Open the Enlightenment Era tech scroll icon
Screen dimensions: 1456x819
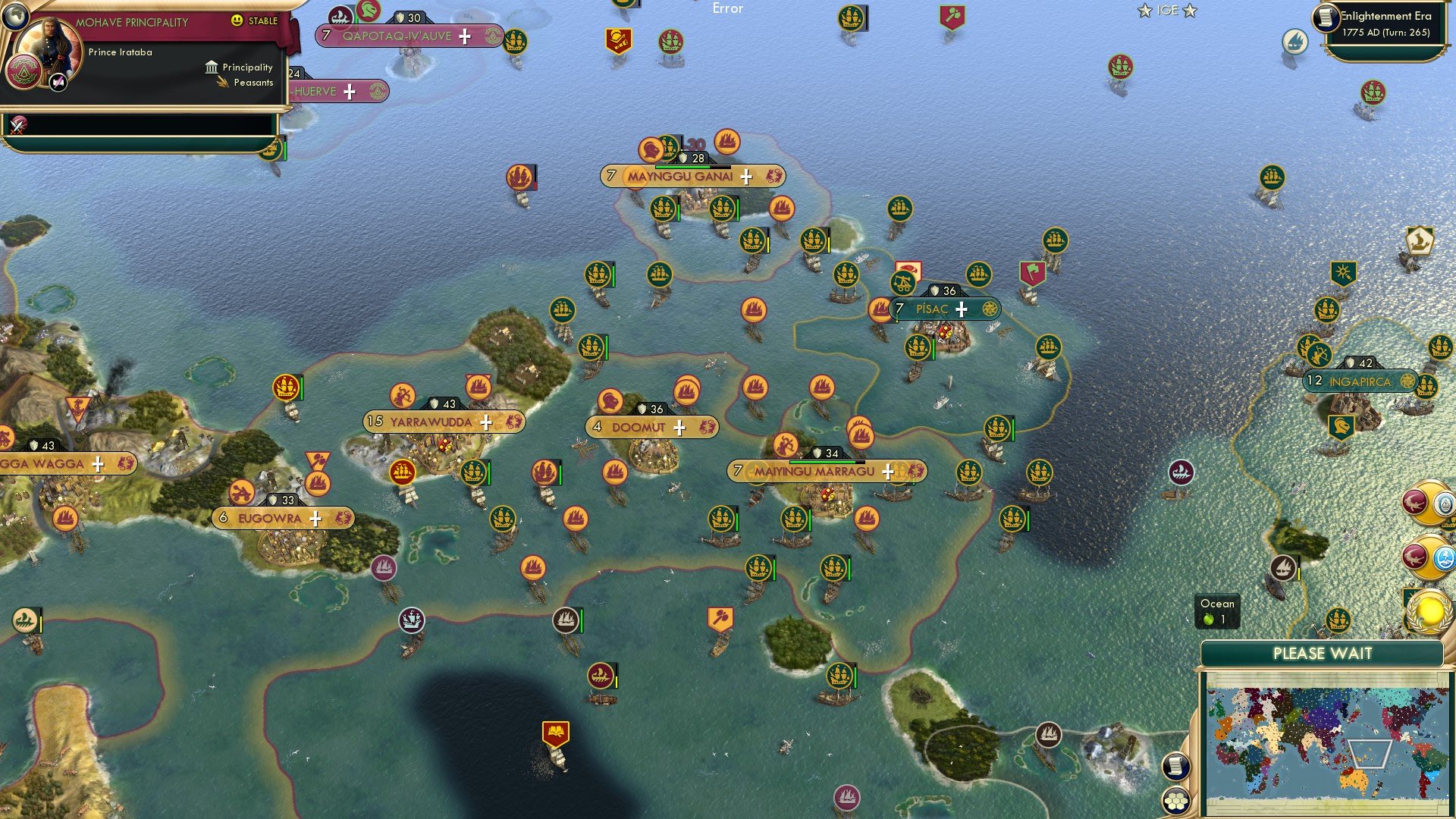[1324, 17]
